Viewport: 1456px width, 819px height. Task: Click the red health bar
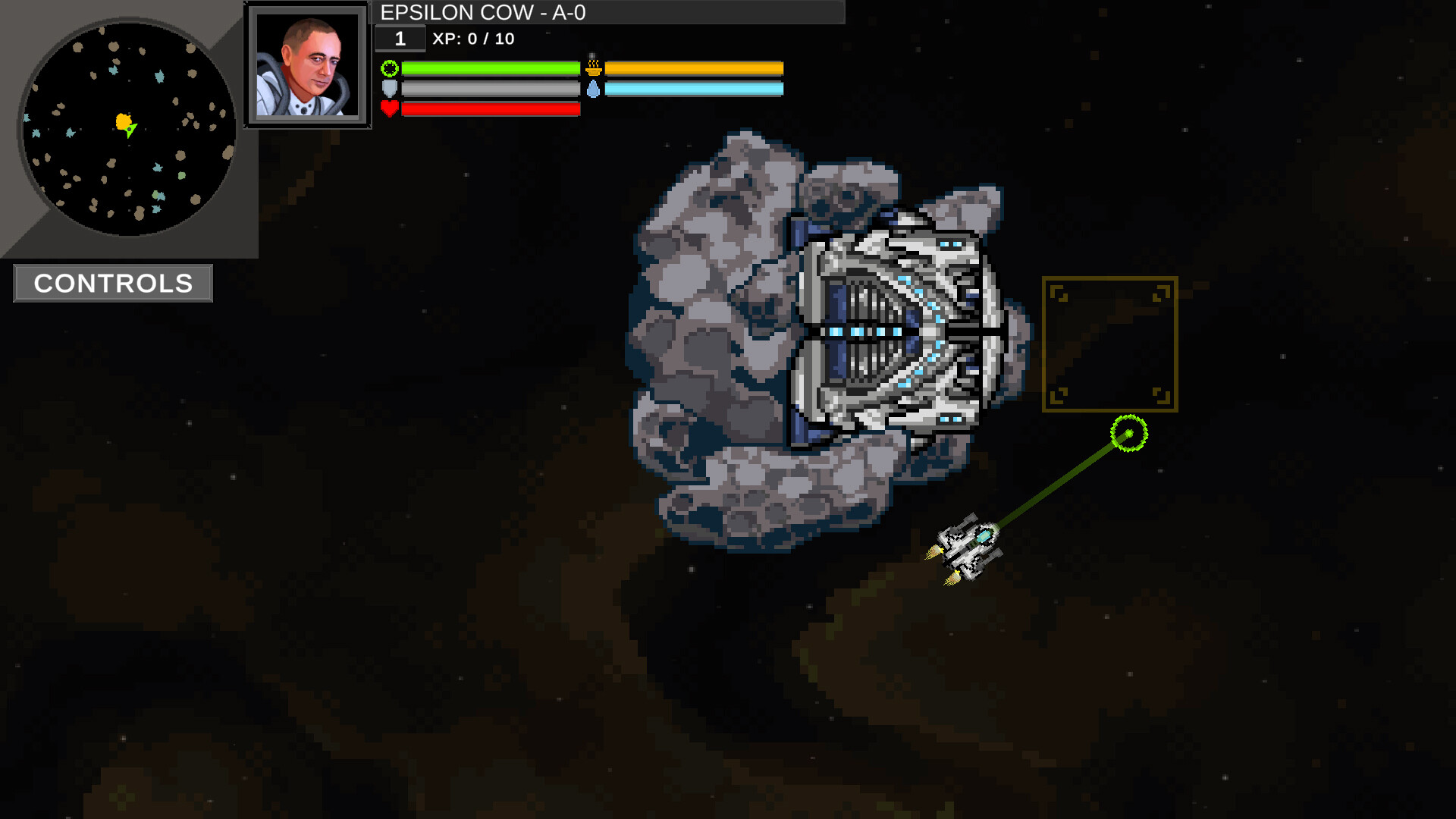489,108
